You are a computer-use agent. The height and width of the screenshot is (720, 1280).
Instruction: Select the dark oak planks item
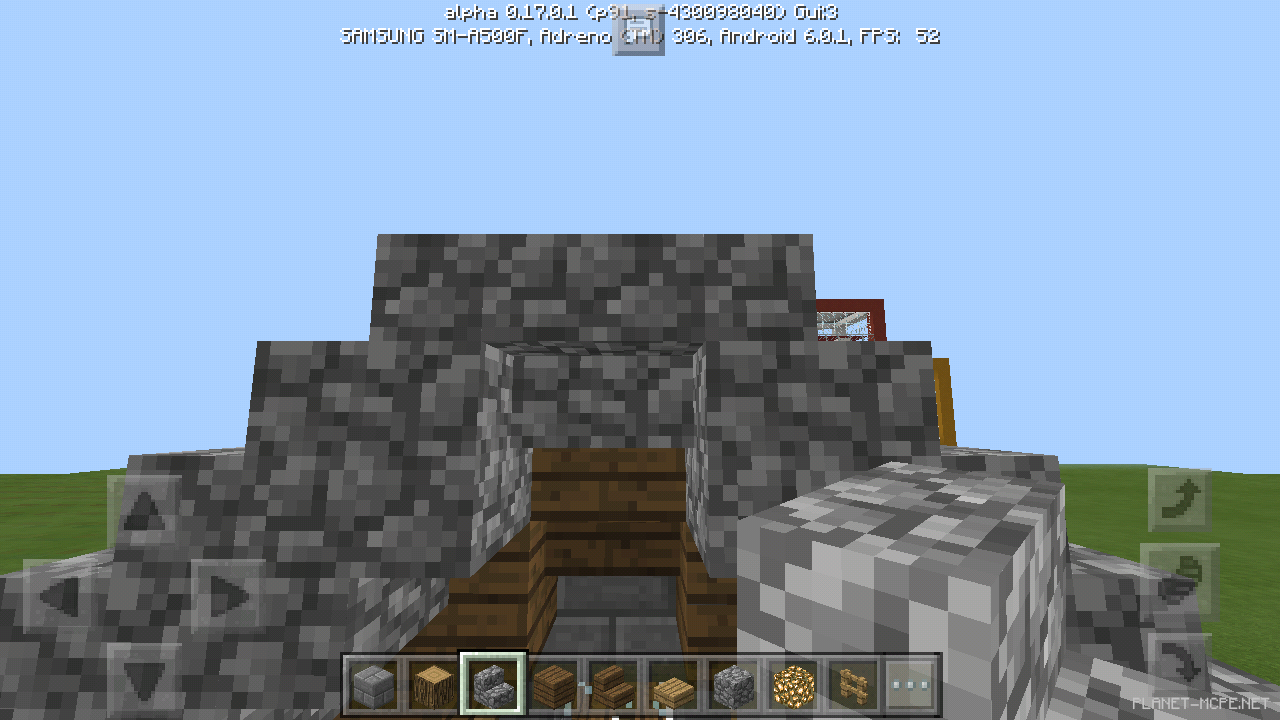553,685
